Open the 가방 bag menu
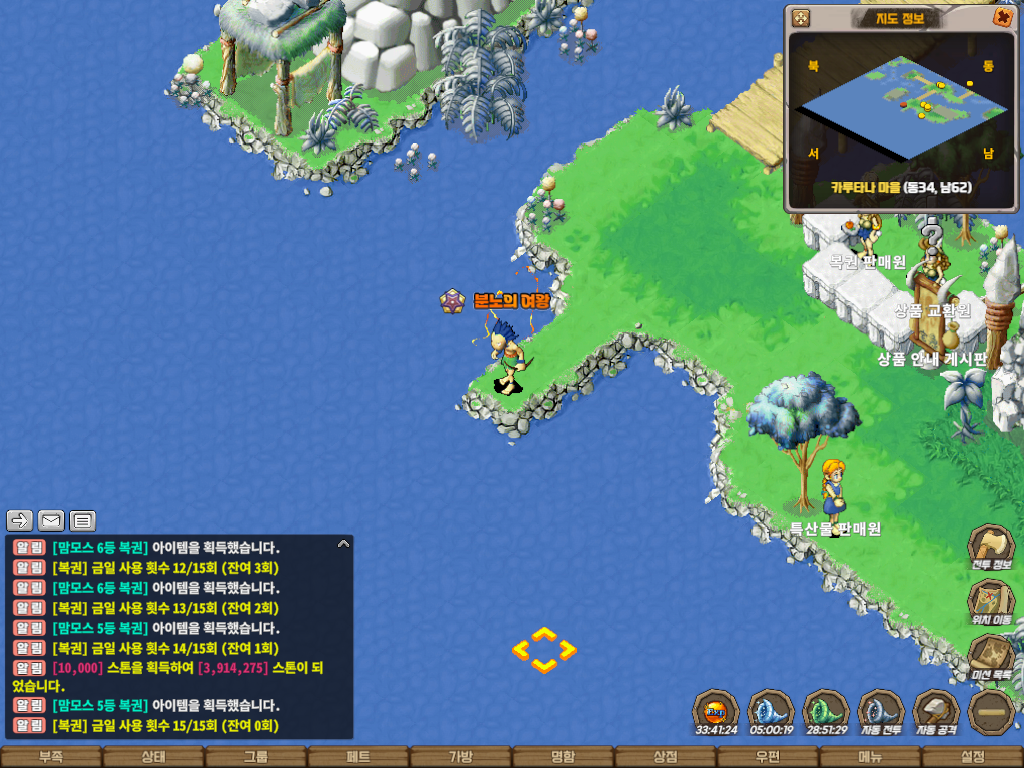The height and width of the screenshot is (768, 1024). [x=460, y=757]
